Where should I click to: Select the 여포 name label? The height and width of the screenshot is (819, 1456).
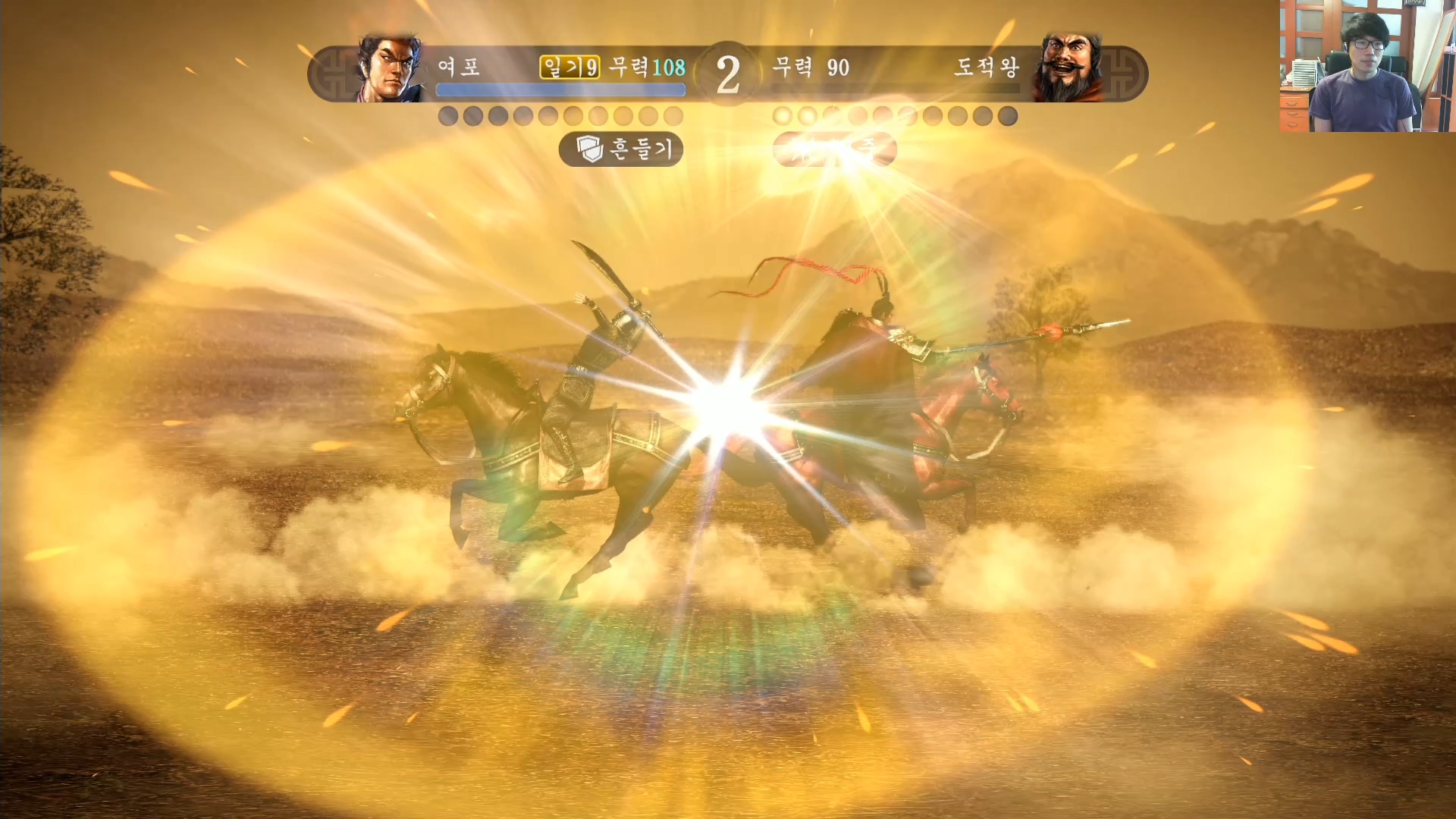(460, 67)
